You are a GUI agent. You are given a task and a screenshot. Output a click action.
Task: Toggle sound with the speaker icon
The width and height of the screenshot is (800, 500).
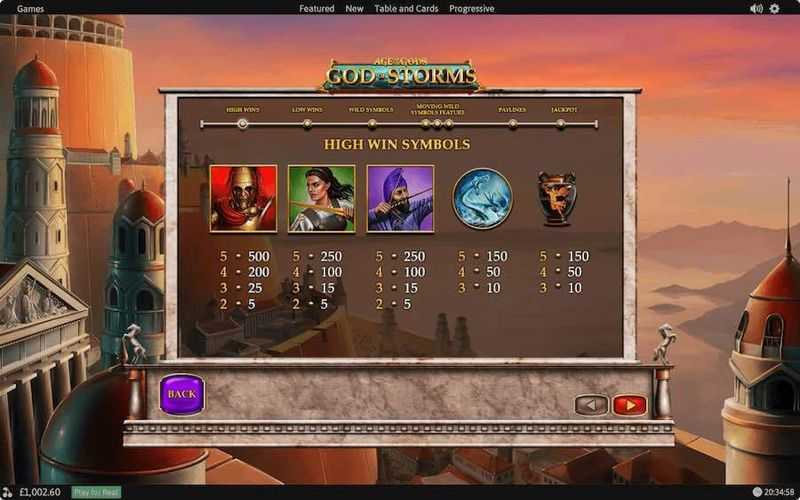[x=756, y=8]
